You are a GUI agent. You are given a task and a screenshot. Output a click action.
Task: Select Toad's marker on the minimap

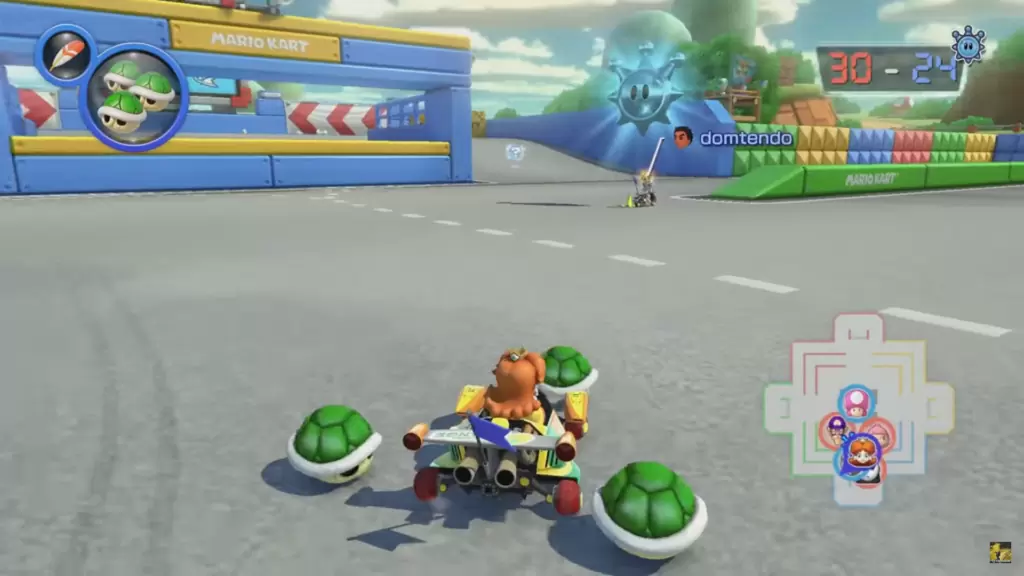pos(855,402)
